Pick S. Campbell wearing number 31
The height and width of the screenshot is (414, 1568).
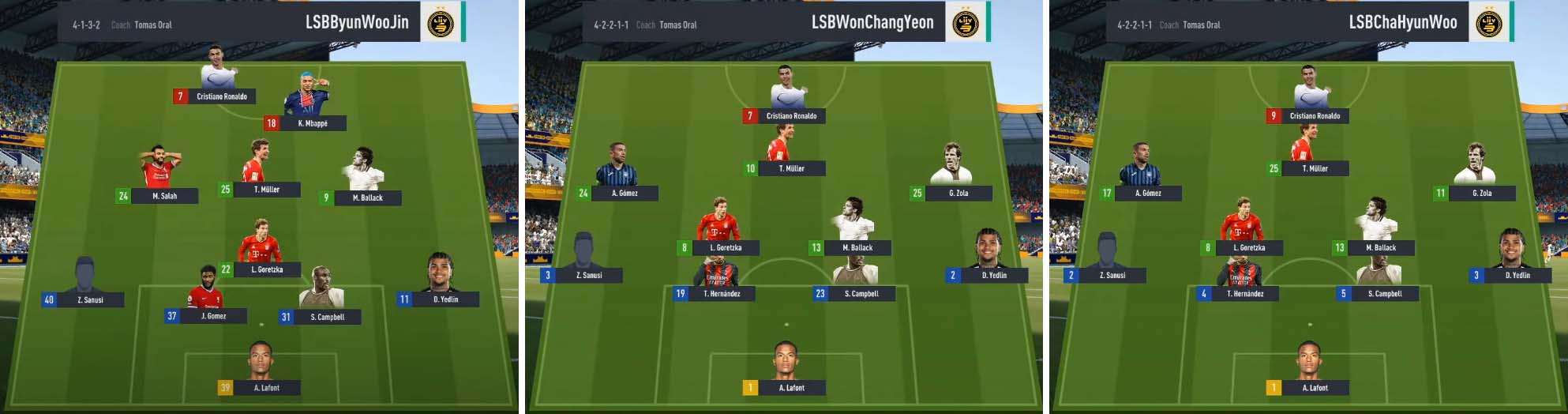point(320,317)
